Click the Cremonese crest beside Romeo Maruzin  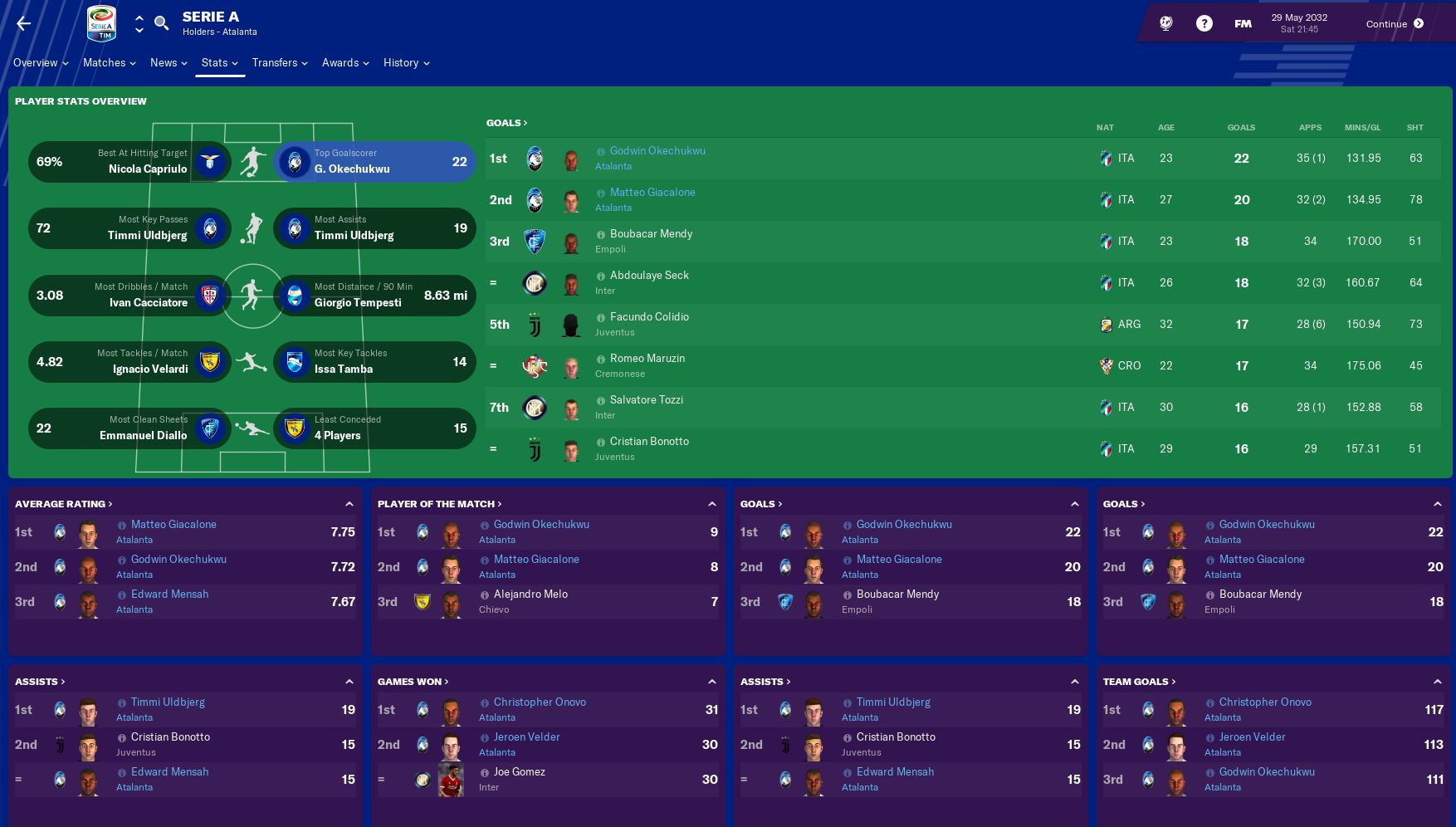(535, 366)
